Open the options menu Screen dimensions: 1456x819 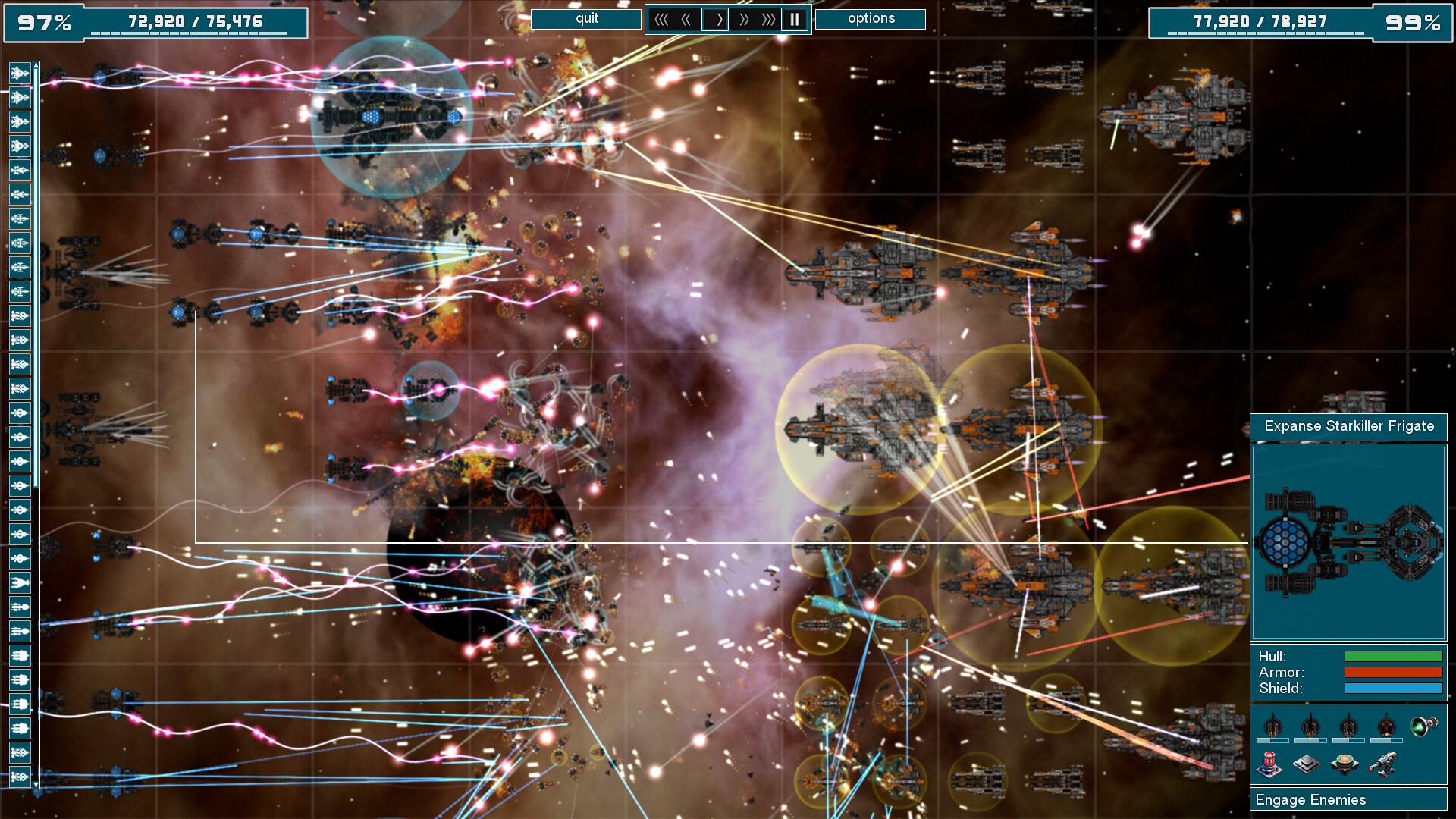click(871, 18)
